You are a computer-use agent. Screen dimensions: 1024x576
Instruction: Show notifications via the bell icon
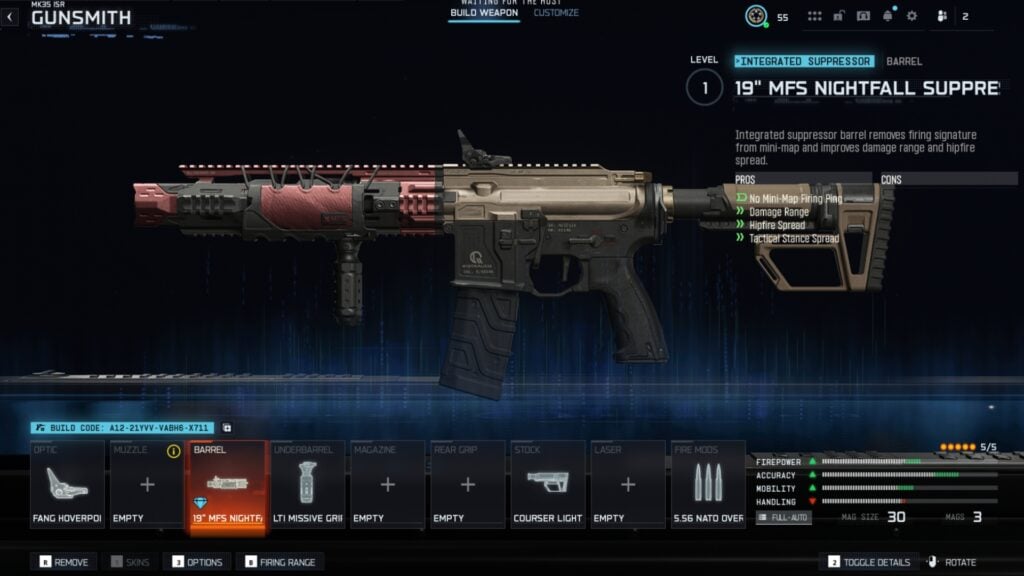887,16
